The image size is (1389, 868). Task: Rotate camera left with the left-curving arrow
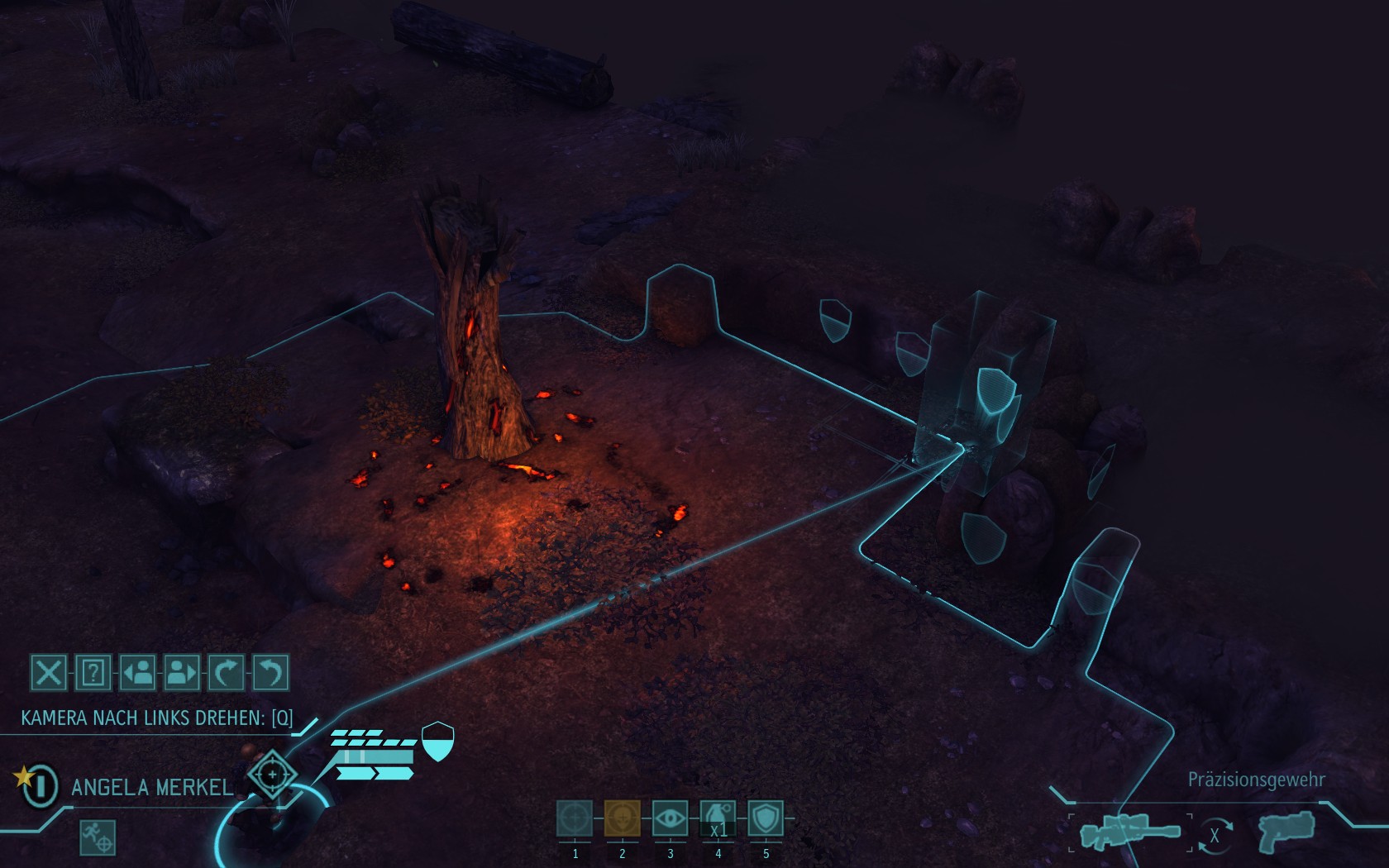coord(270,672)
